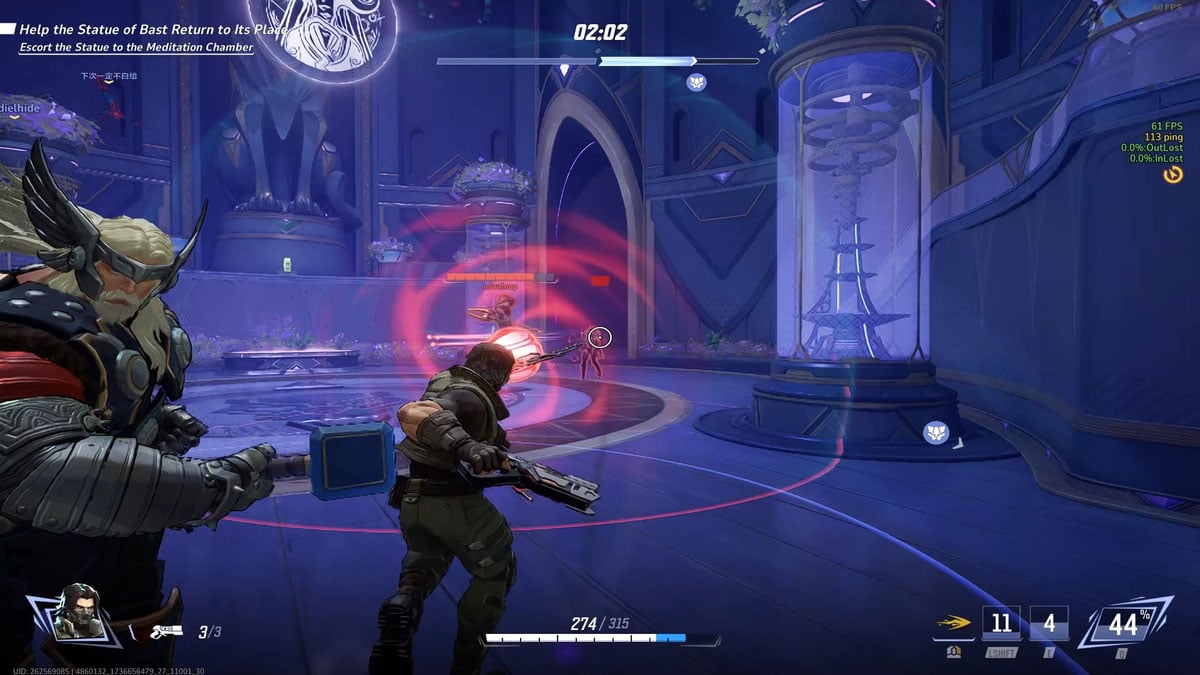Activate the E ability slot showing 4
The height and width of the screenshot is (675, 1200).
[x=1048, y=624]
